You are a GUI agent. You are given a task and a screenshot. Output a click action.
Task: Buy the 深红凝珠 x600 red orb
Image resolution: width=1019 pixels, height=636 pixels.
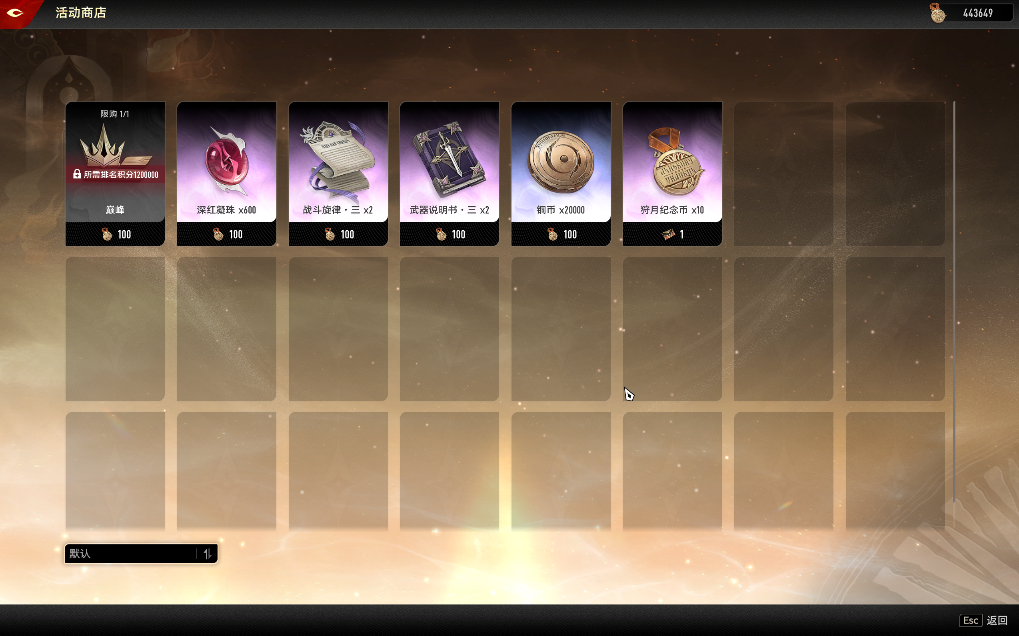click(227, 172)
